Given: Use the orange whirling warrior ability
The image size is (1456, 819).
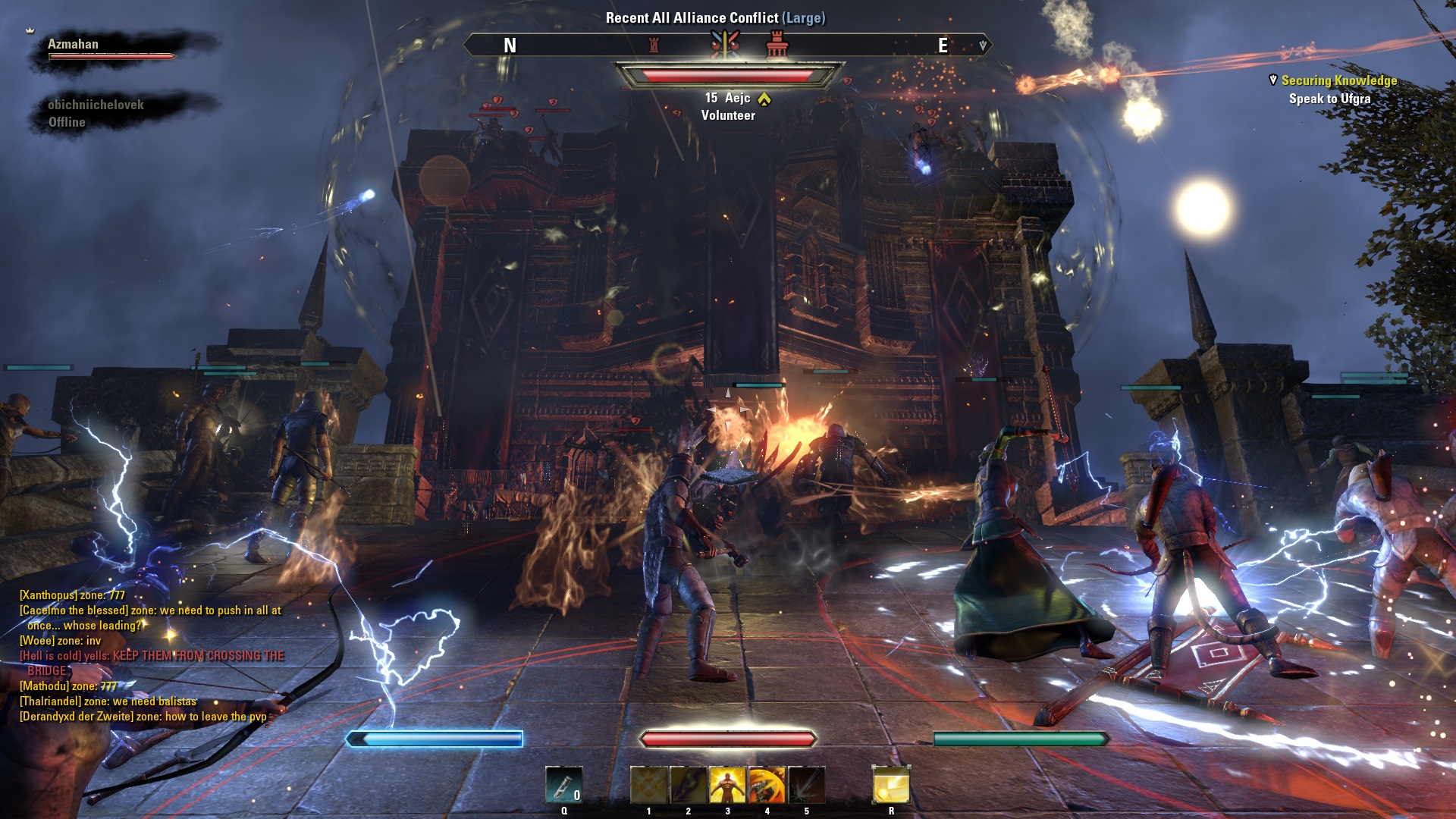Looking at the screenshot, I should (767, 784).
